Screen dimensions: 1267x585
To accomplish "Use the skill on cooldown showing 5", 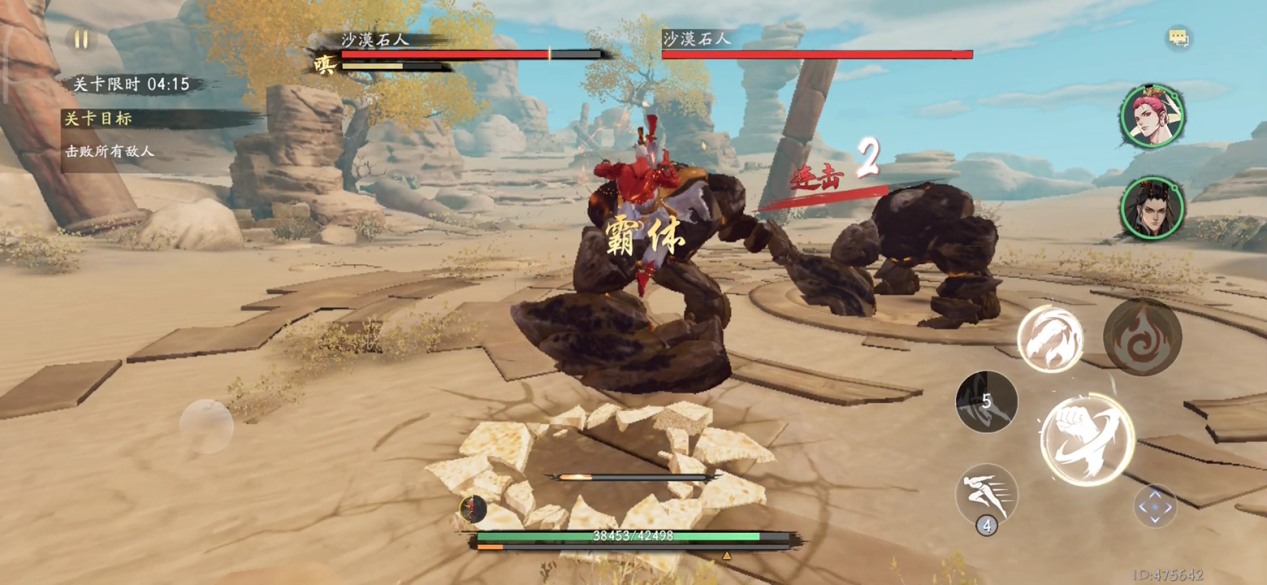I will point(986,401).
